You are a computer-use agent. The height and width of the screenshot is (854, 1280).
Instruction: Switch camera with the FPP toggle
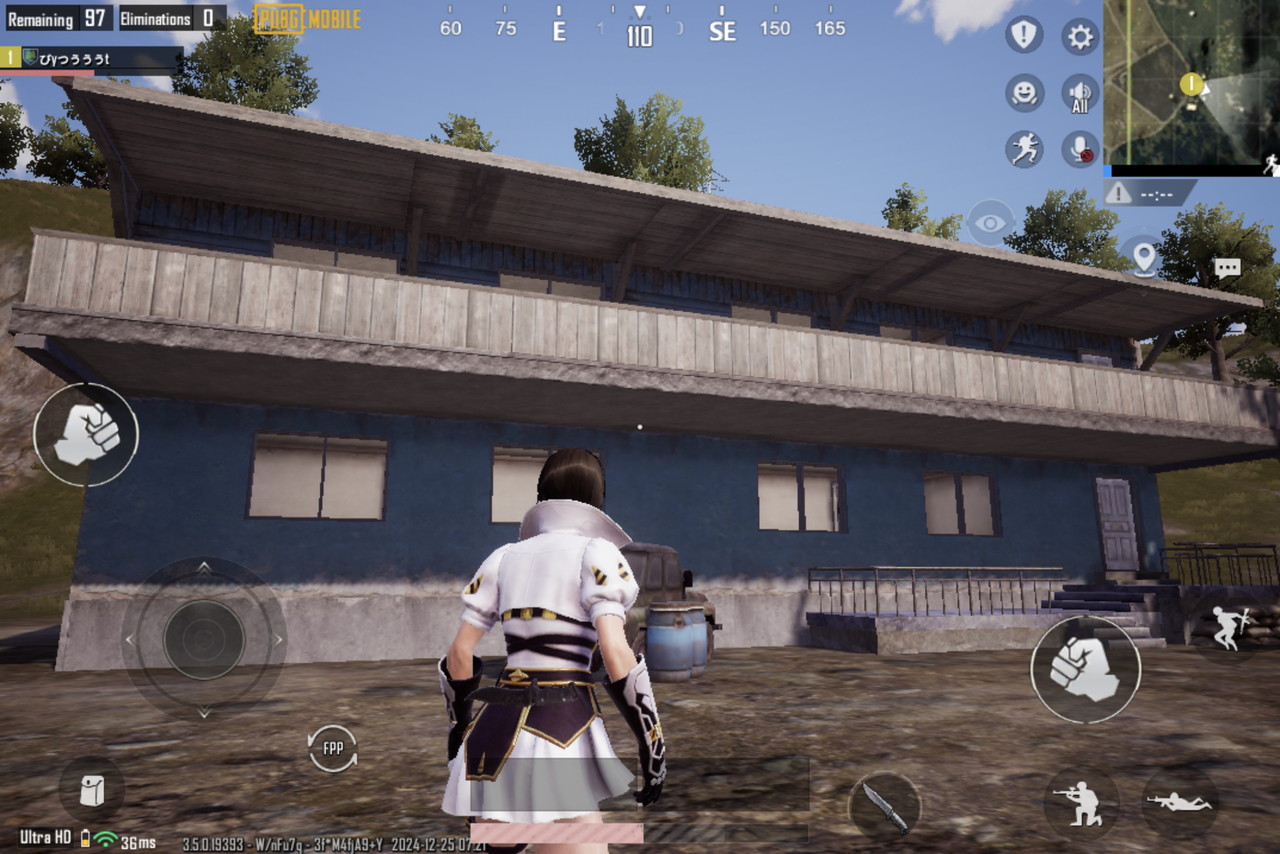[x=332, y=748]
